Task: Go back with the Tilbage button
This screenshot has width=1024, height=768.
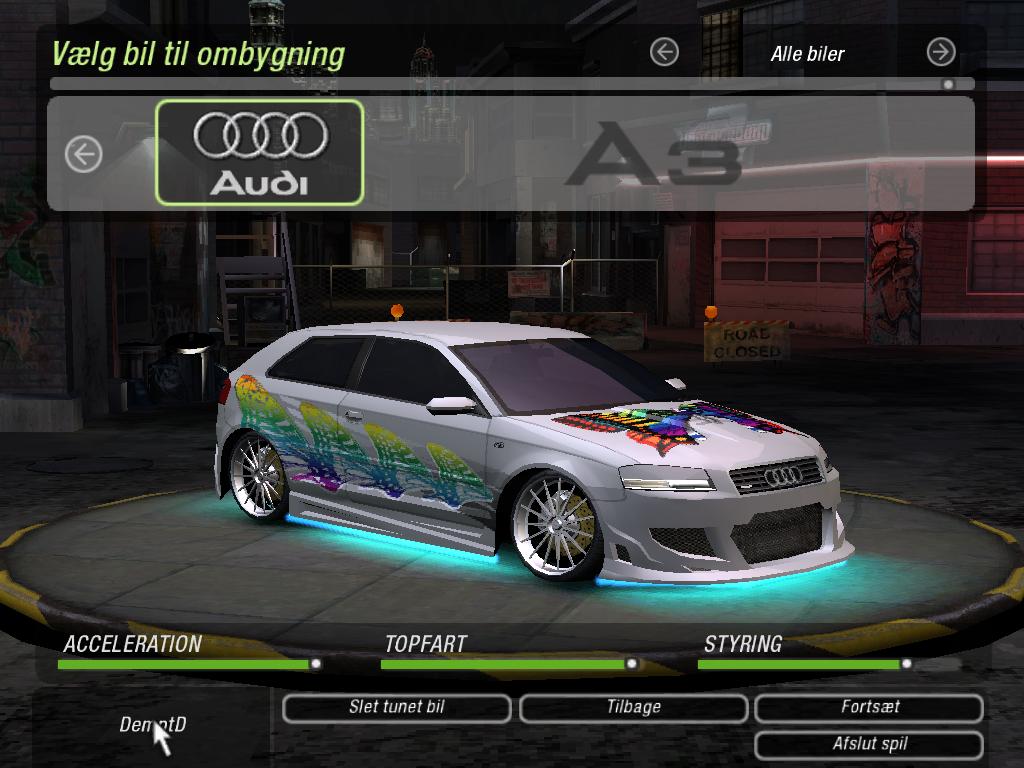Action: [633, 708]
